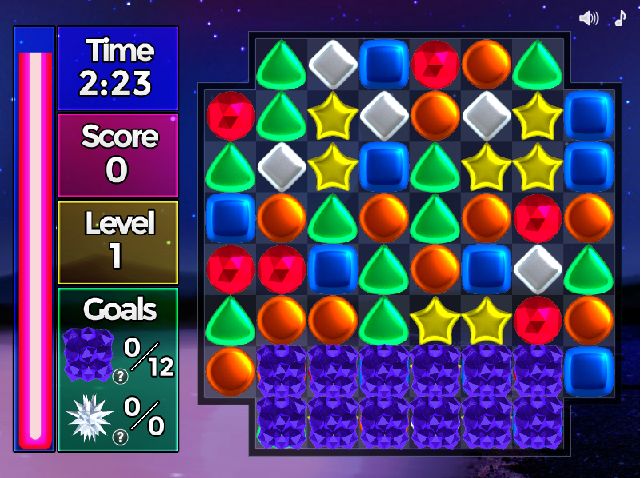Show help for the white spiky goal
The height and width of the screenshot is (478, 641).
point(122,437)
